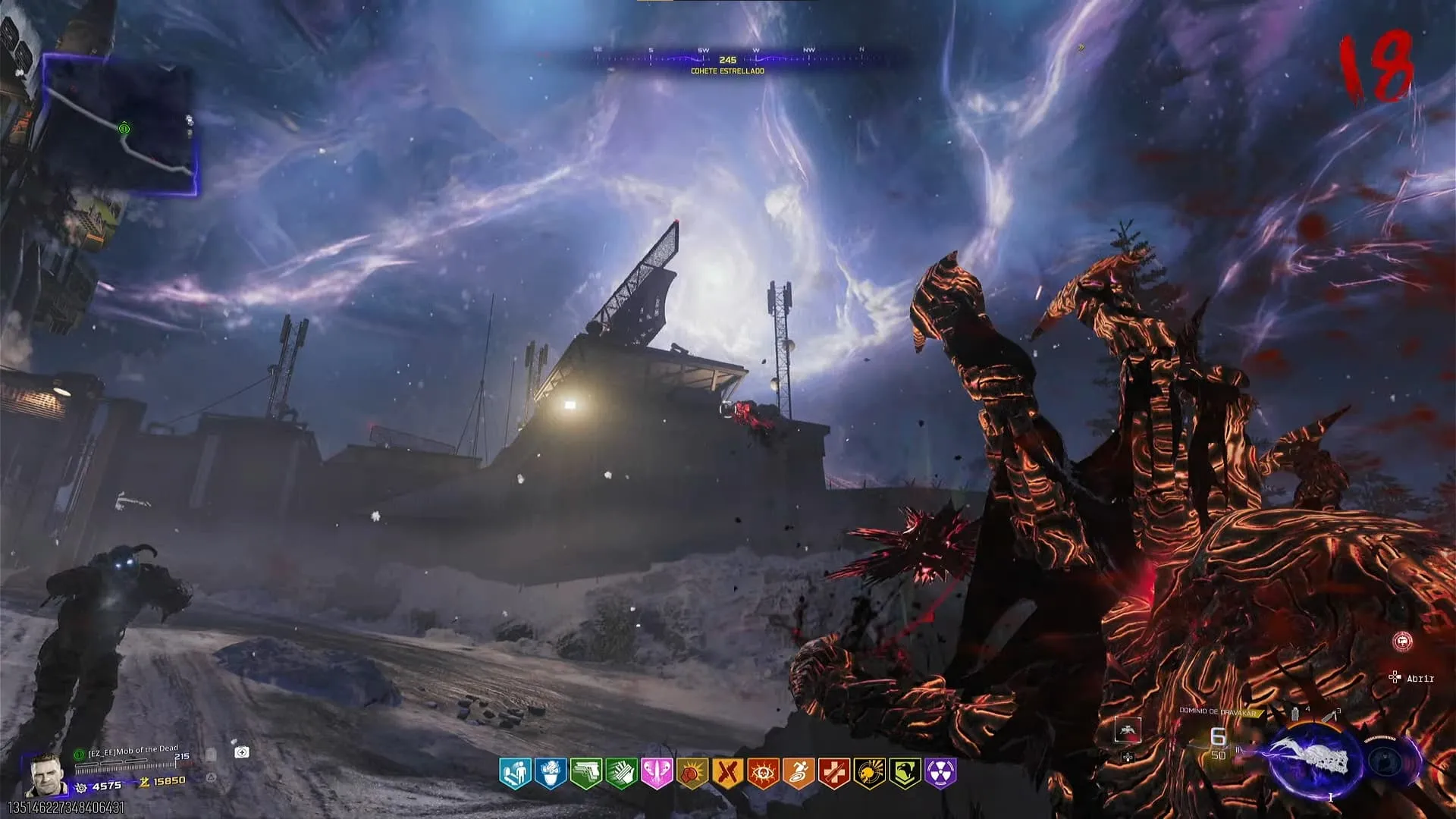Select the boxed scorestreak icon
1456x819 pixels.
1128,730
